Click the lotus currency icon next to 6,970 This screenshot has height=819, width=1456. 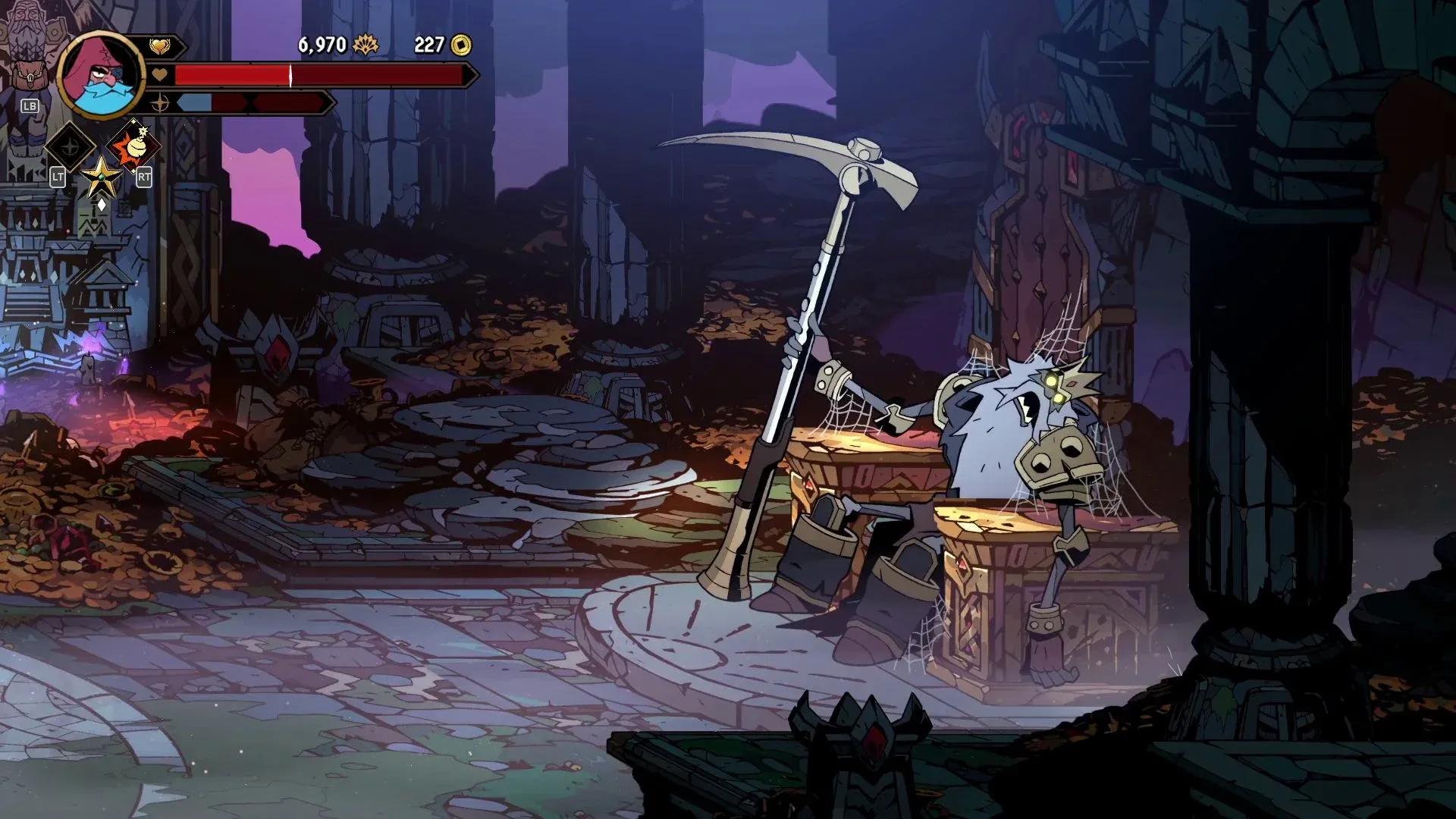click(365, 45)
